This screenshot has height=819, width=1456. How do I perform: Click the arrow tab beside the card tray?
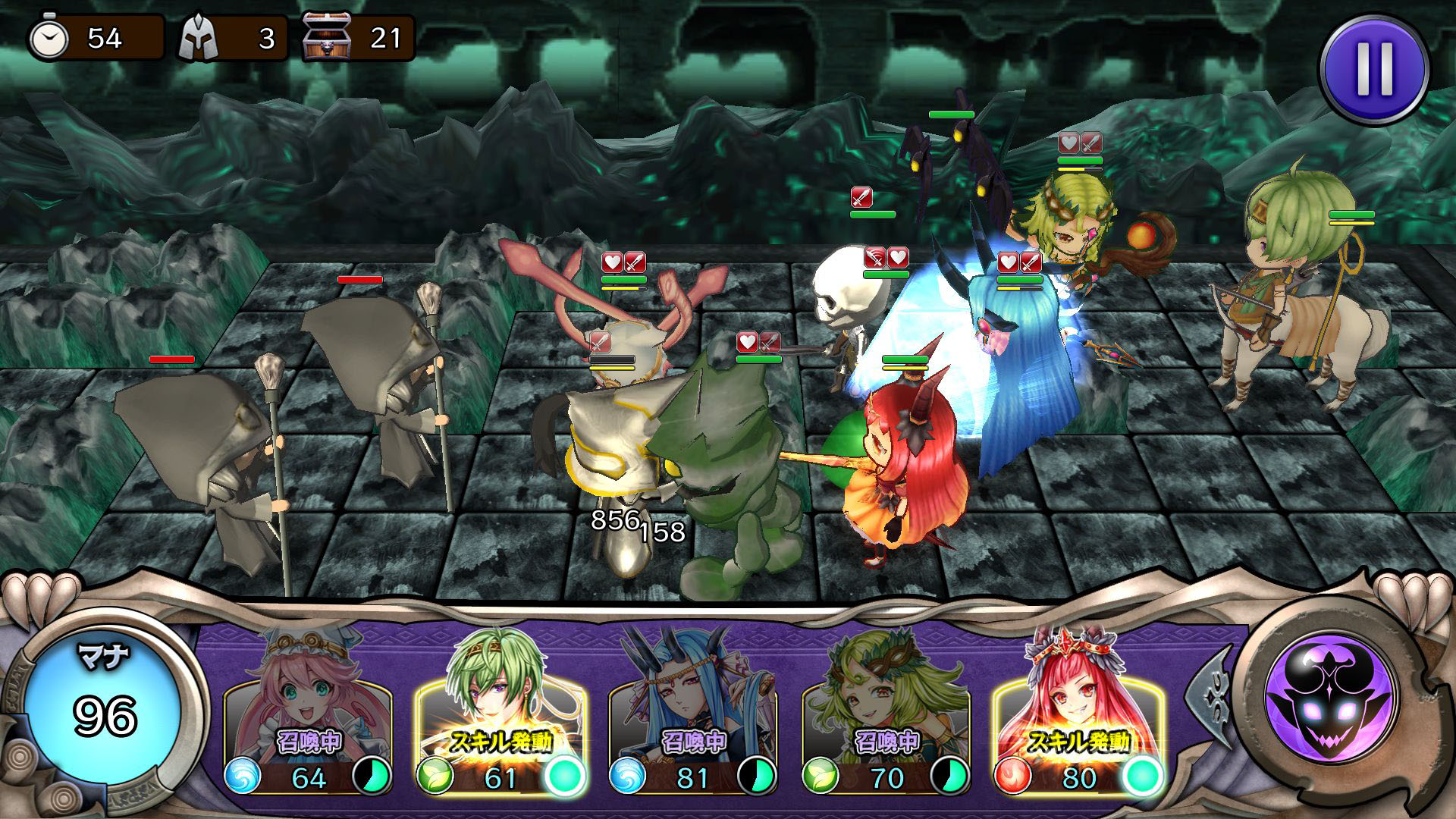1207,692
